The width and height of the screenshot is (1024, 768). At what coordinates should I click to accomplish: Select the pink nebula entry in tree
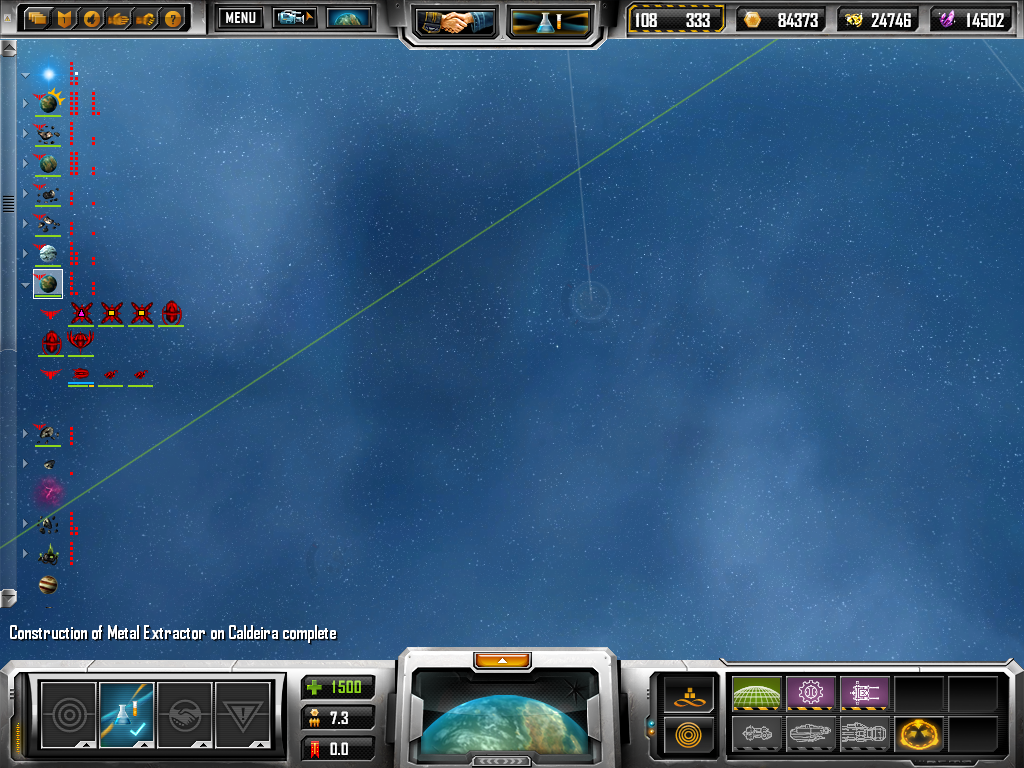(48, 492)
